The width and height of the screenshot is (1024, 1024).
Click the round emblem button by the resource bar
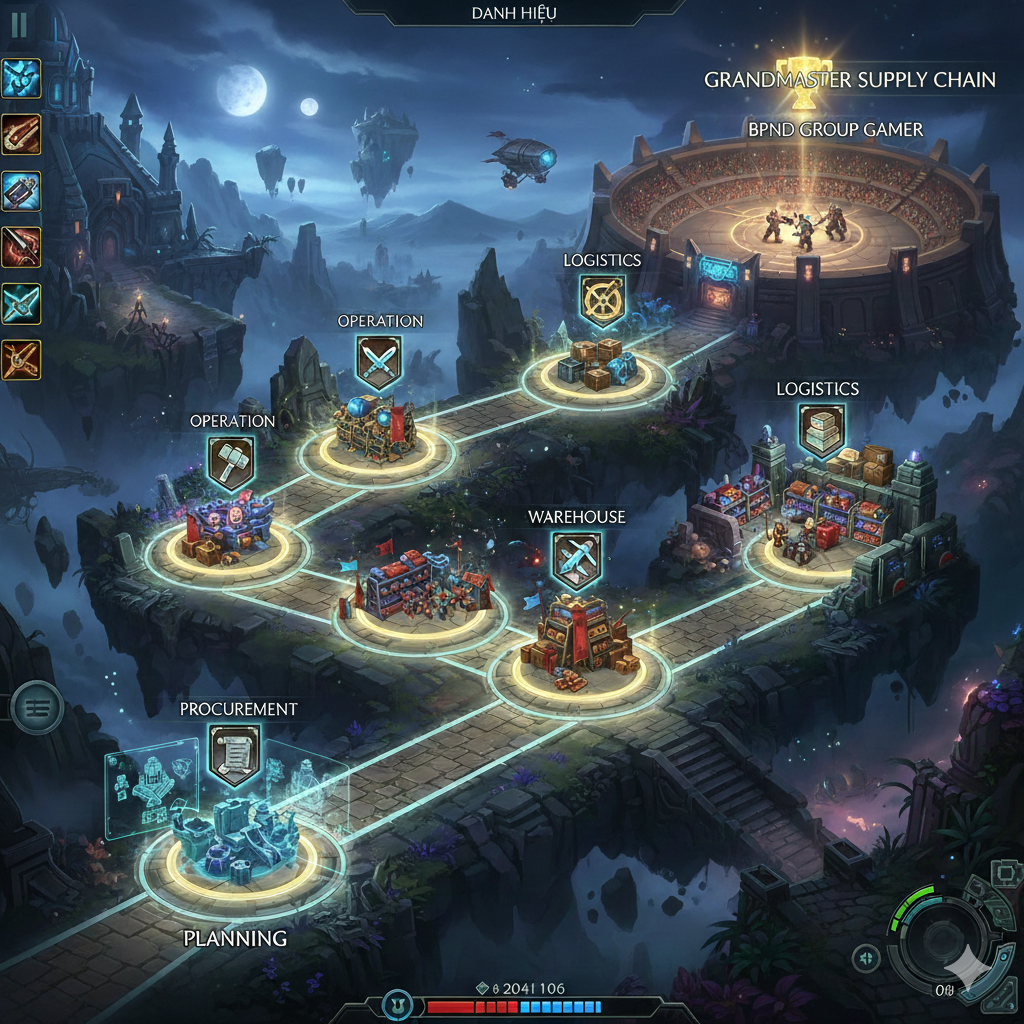399,1006
